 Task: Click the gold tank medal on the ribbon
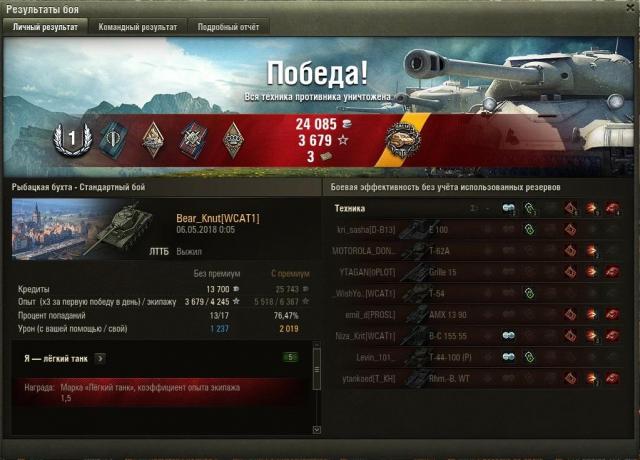pos(405,138)
